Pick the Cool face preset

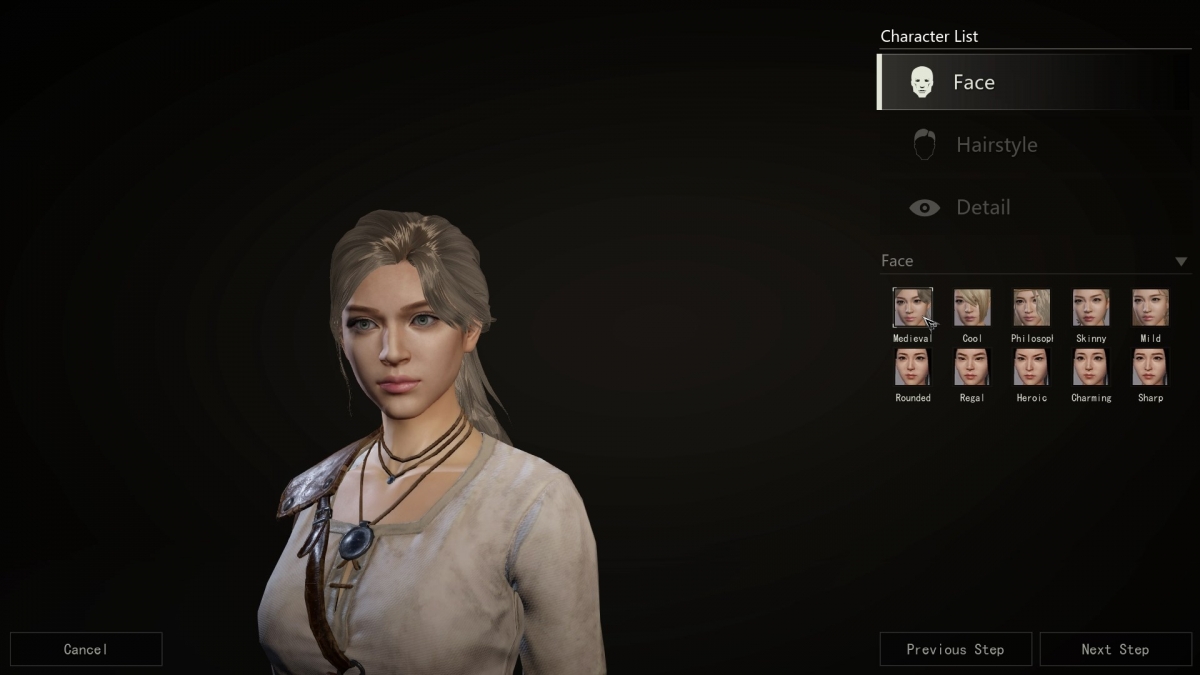(x=972, y=308)
